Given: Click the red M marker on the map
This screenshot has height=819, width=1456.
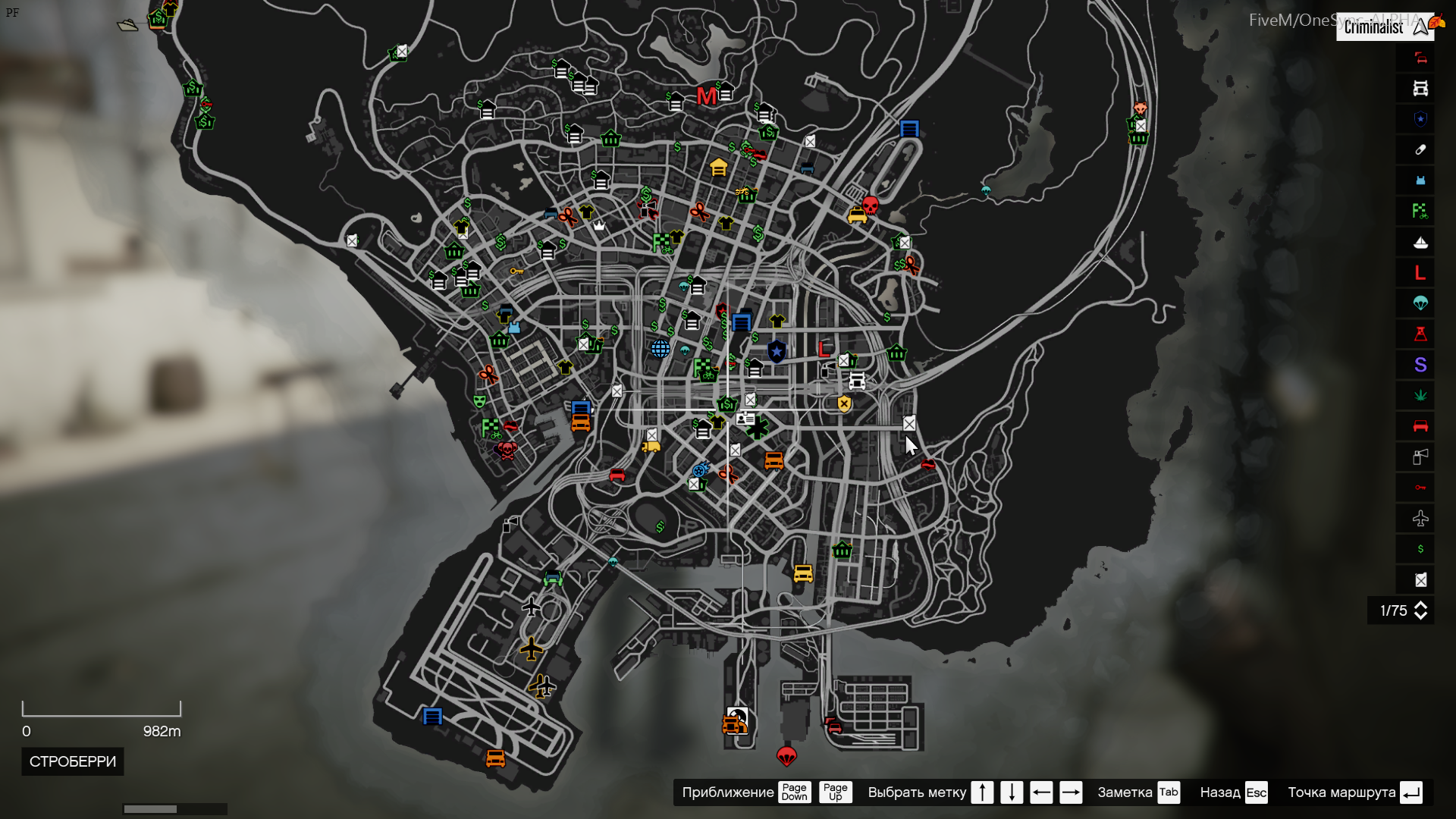Looking at the screenshot, I should coord(706,96).
